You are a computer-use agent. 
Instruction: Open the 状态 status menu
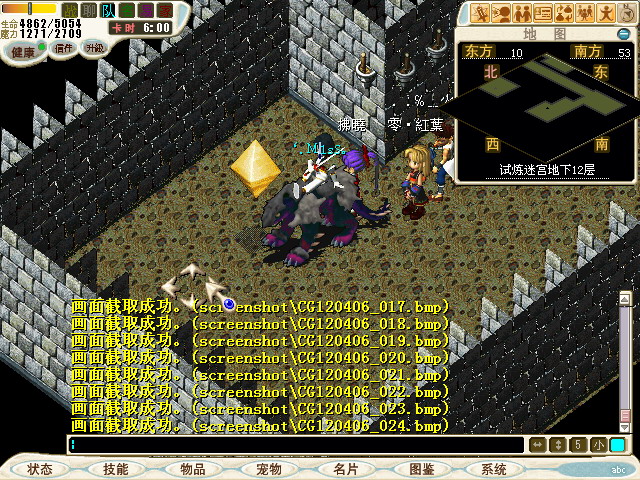(40, 468)
